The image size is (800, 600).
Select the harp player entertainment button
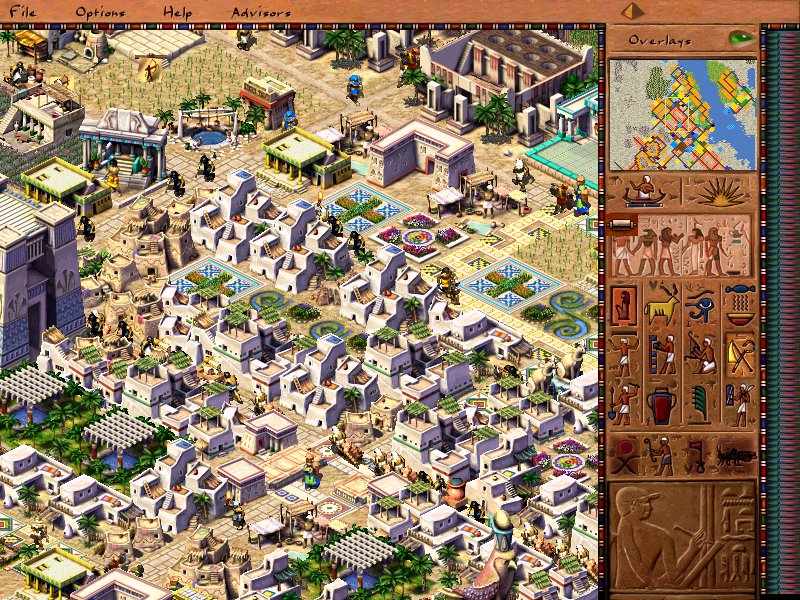[x=702, y=354]
